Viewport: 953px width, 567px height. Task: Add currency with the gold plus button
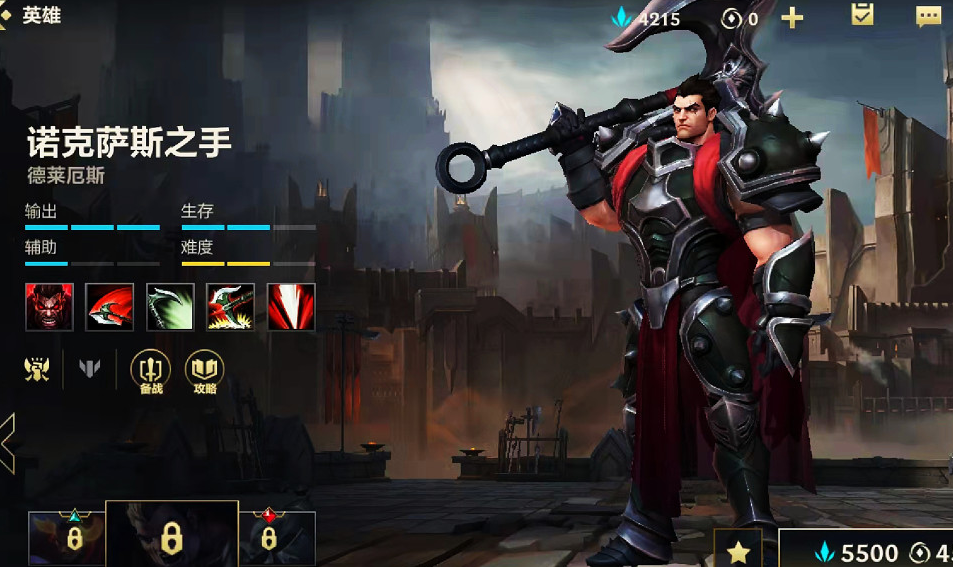click(x=792, y=17)
